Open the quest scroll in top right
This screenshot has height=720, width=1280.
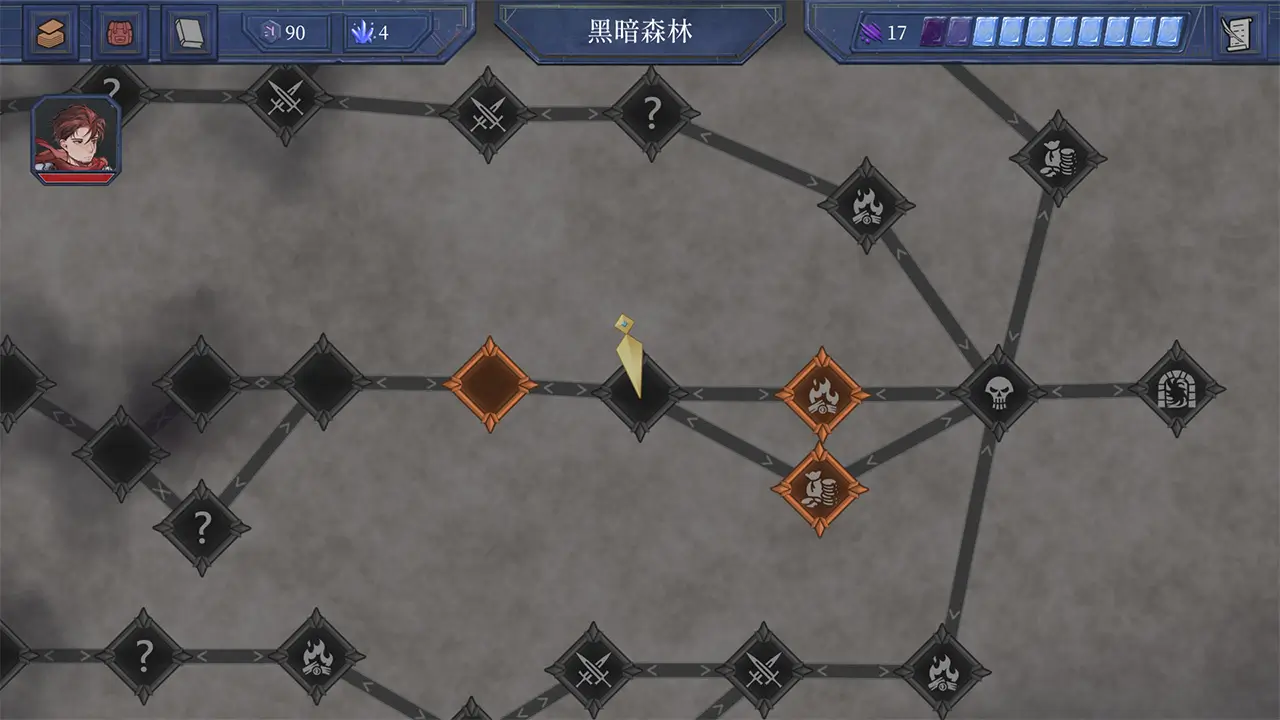[x=1237, y=31]
